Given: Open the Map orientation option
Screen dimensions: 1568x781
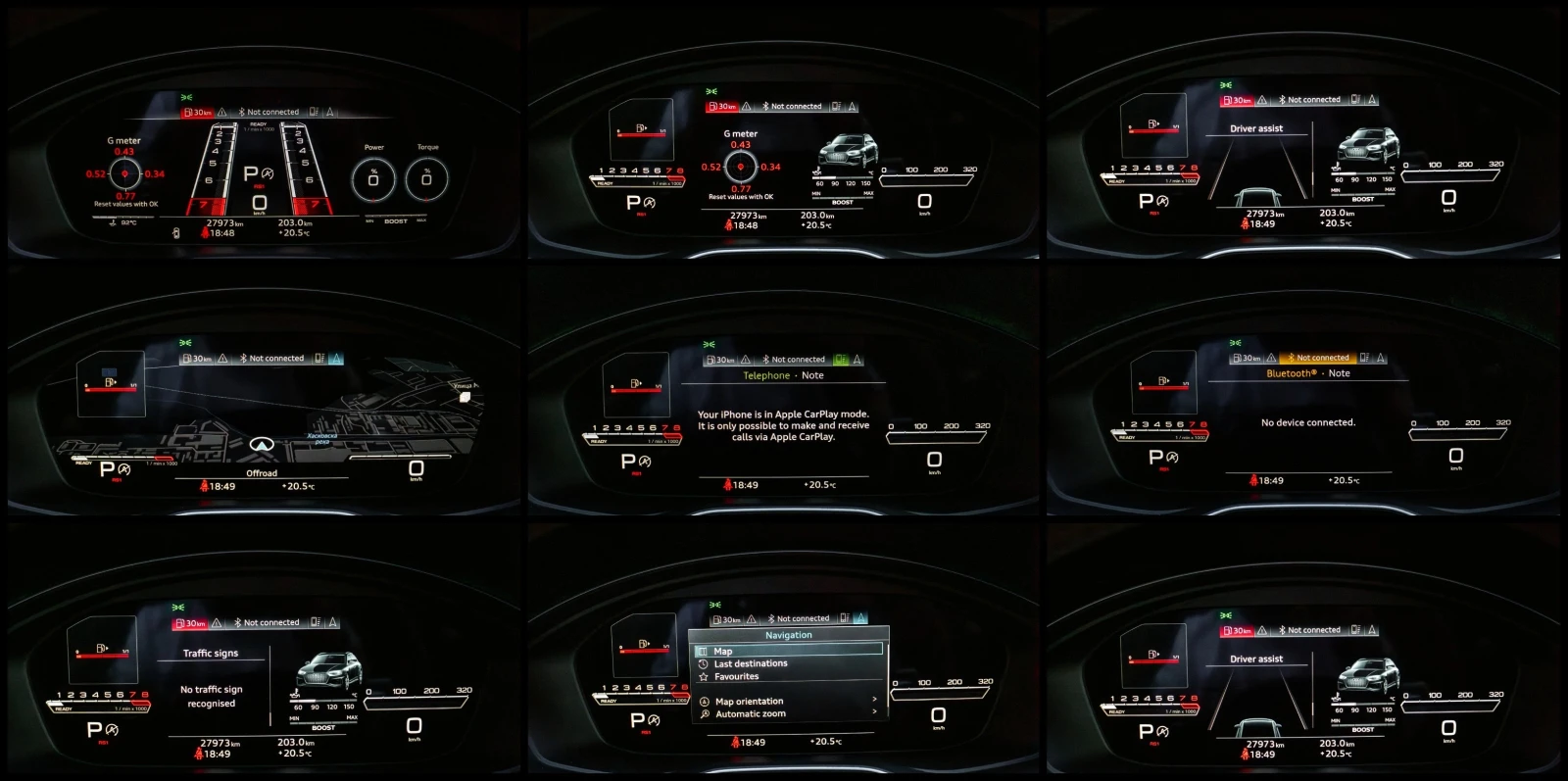Looking at the screenshot, I should [750, 702].
